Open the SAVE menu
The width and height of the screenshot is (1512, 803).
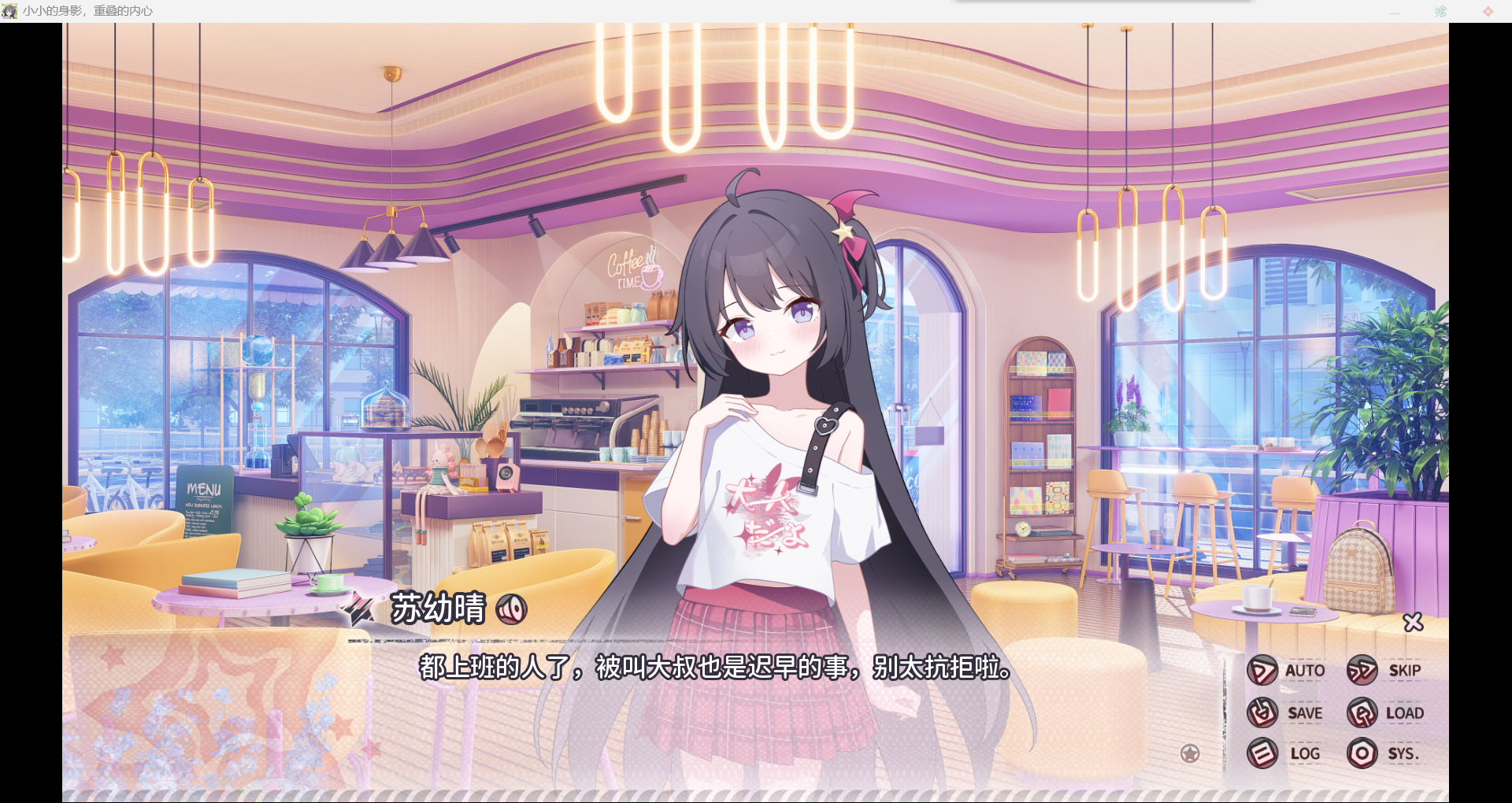pyautogui.click(x=1285, y=712)
